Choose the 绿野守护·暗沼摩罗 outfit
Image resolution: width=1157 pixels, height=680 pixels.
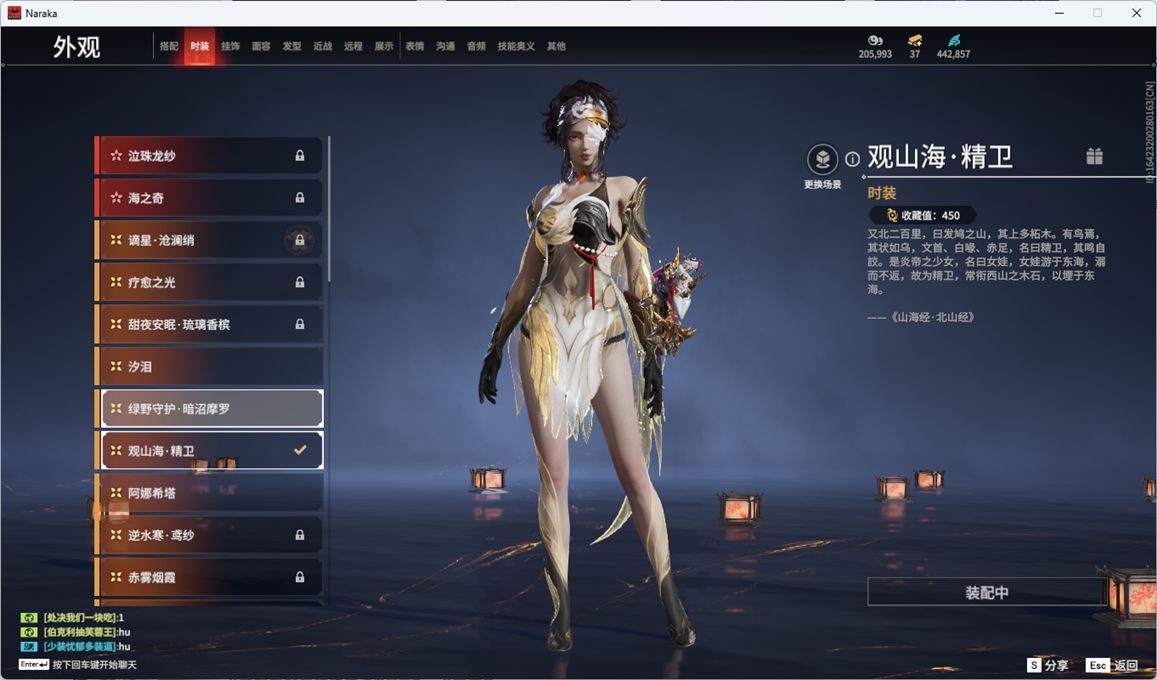[210, 409]
